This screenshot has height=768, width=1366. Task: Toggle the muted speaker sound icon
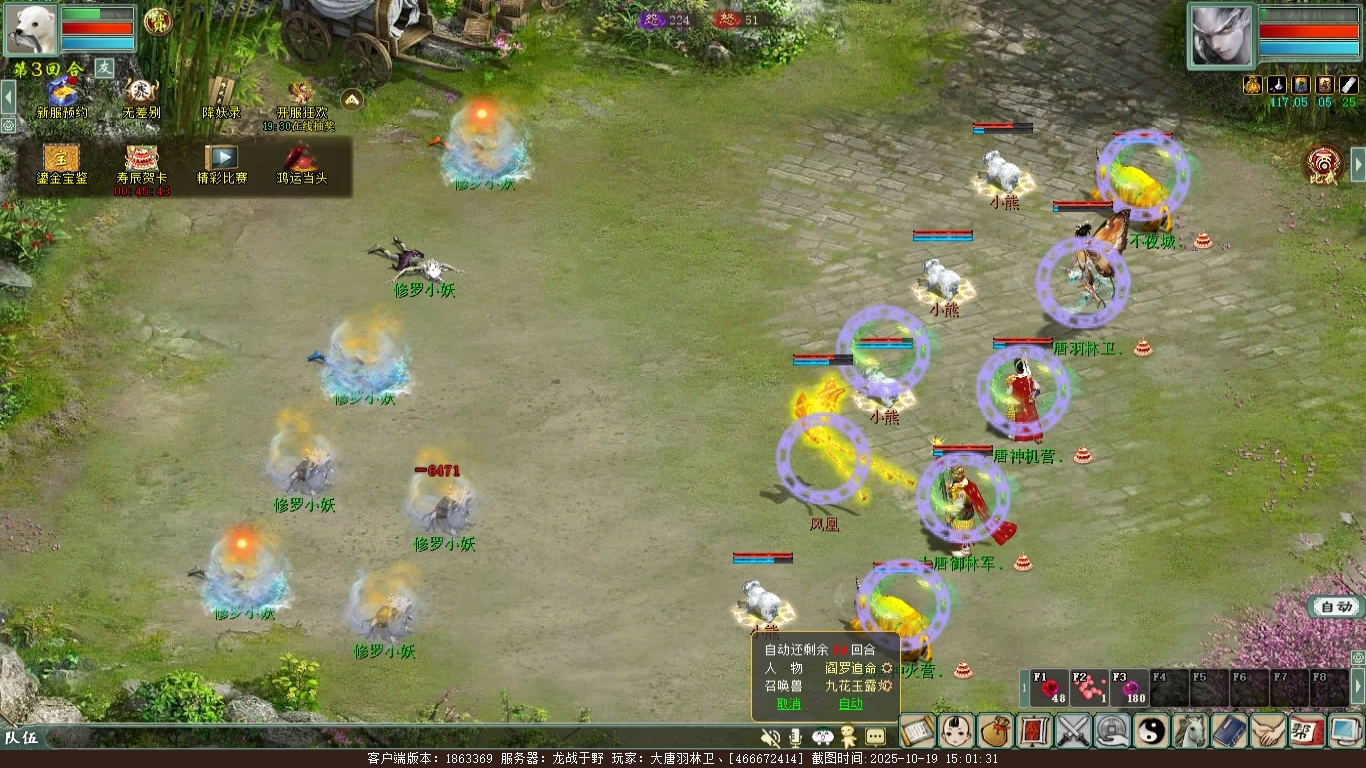click(770, 737)
